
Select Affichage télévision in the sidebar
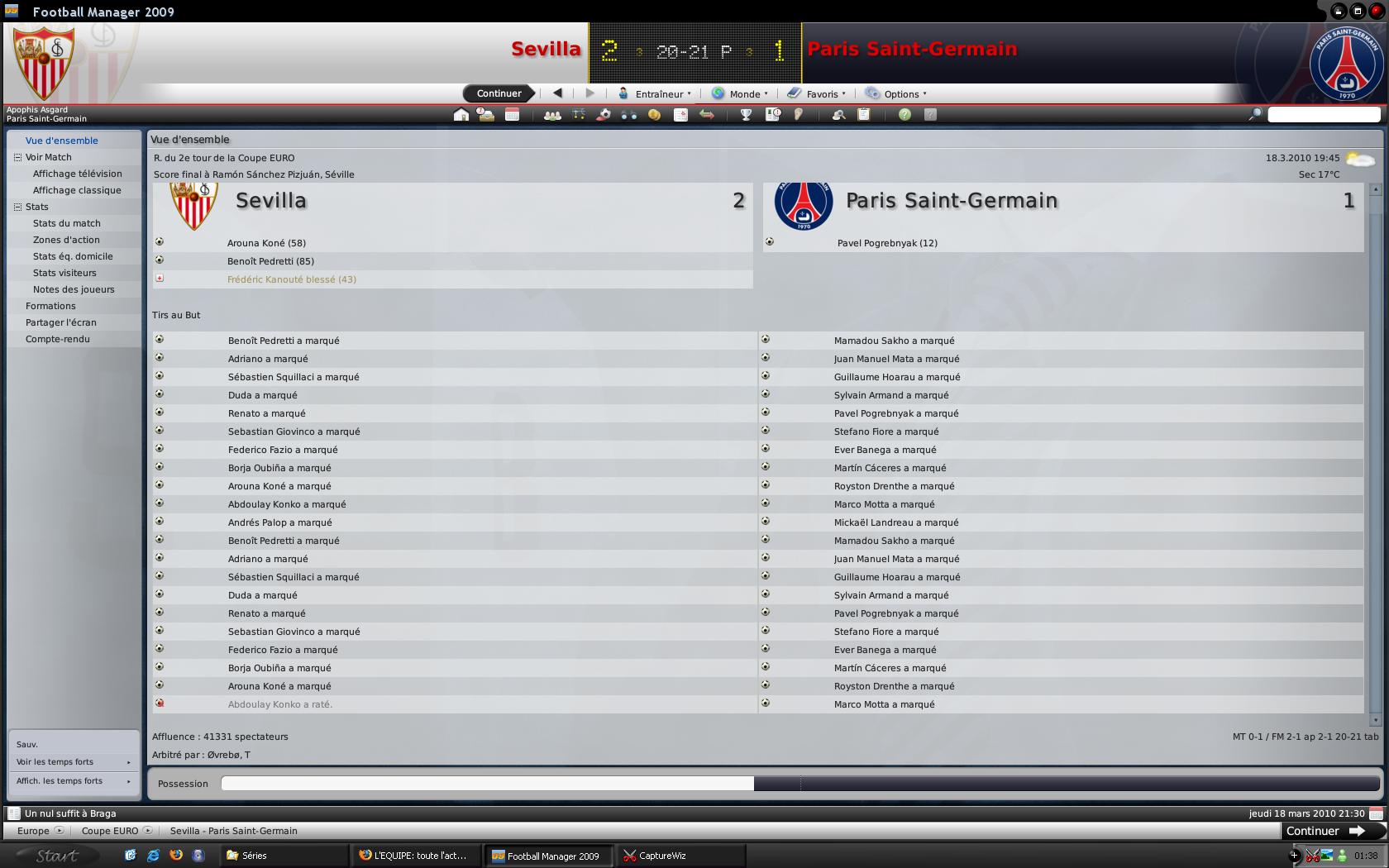pos(77,174)
